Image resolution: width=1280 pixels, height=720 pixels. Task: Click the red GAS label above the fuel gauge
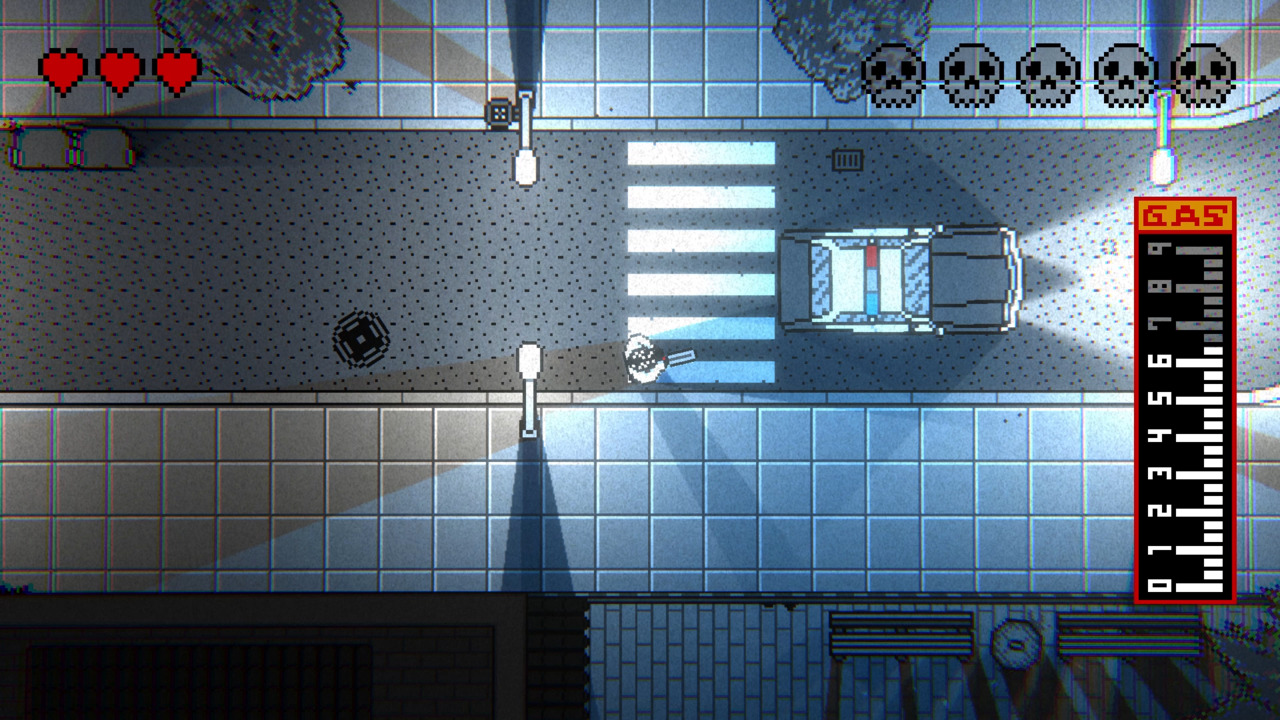pos(1186,212)
